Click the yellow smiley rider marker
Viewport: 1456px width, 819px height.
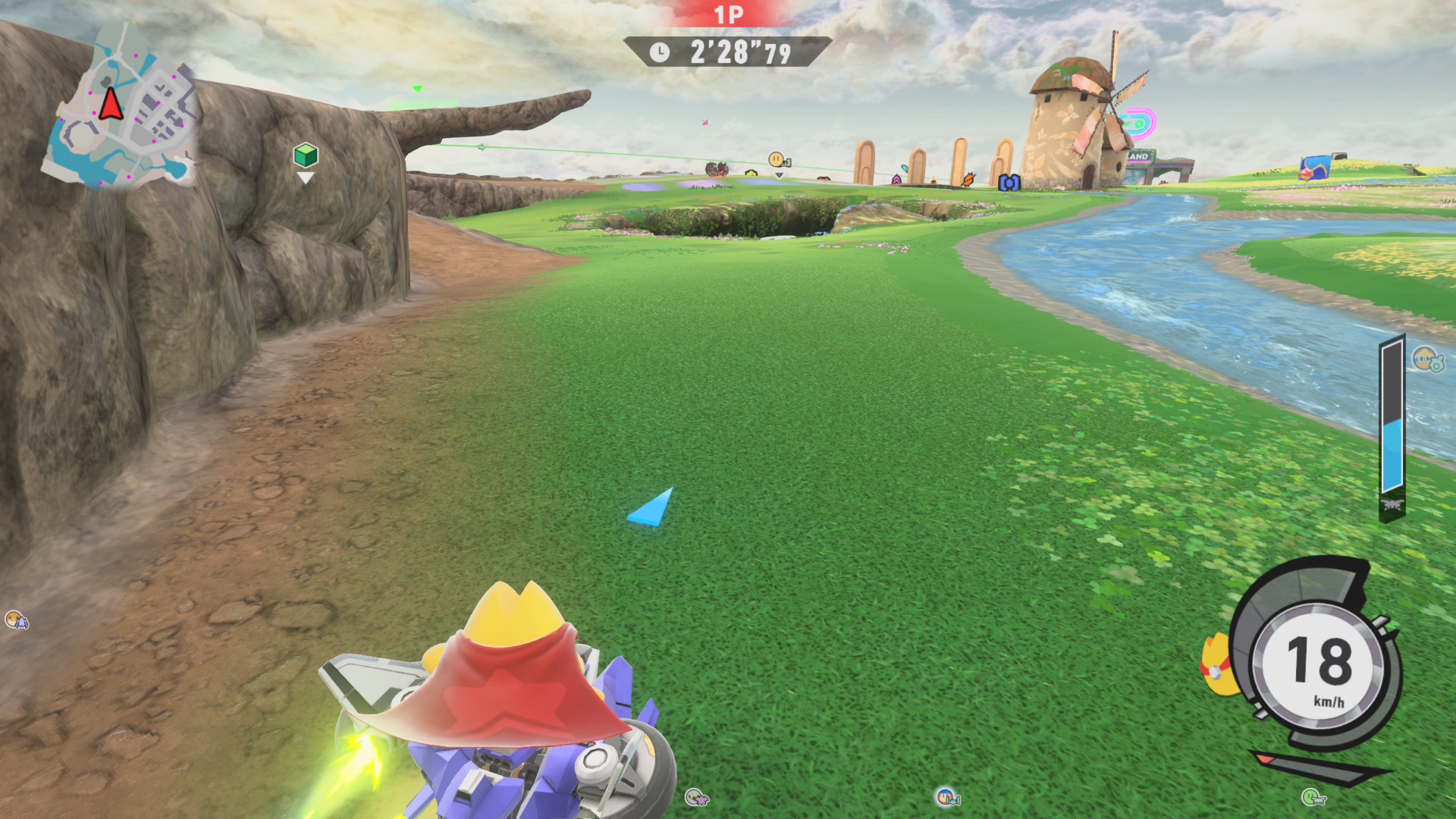click(777, 159)
